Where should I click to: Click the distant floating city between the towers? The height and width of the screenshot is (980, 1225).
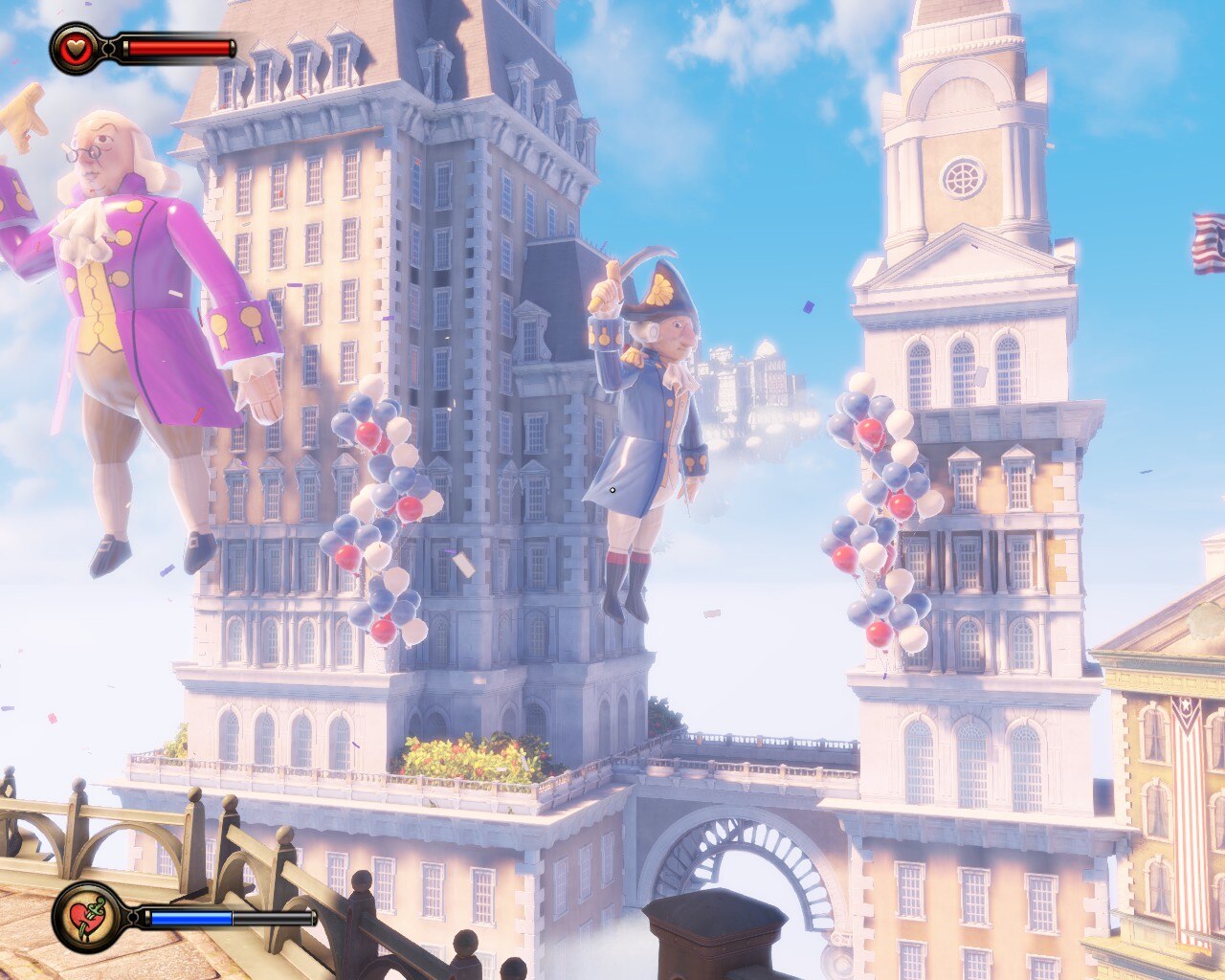(x=756, y=383)
